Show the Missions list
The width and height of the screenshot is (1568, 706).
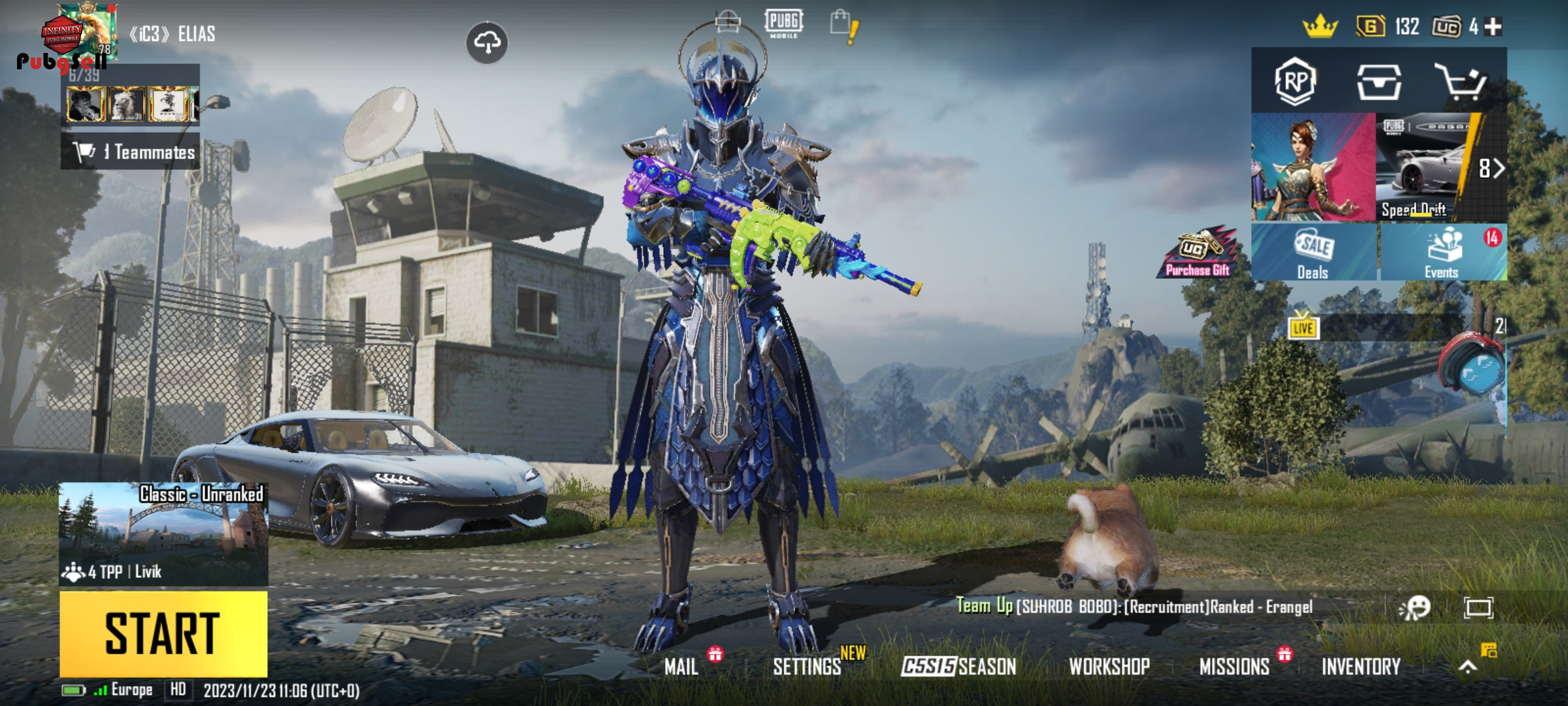click(1234, 667)
